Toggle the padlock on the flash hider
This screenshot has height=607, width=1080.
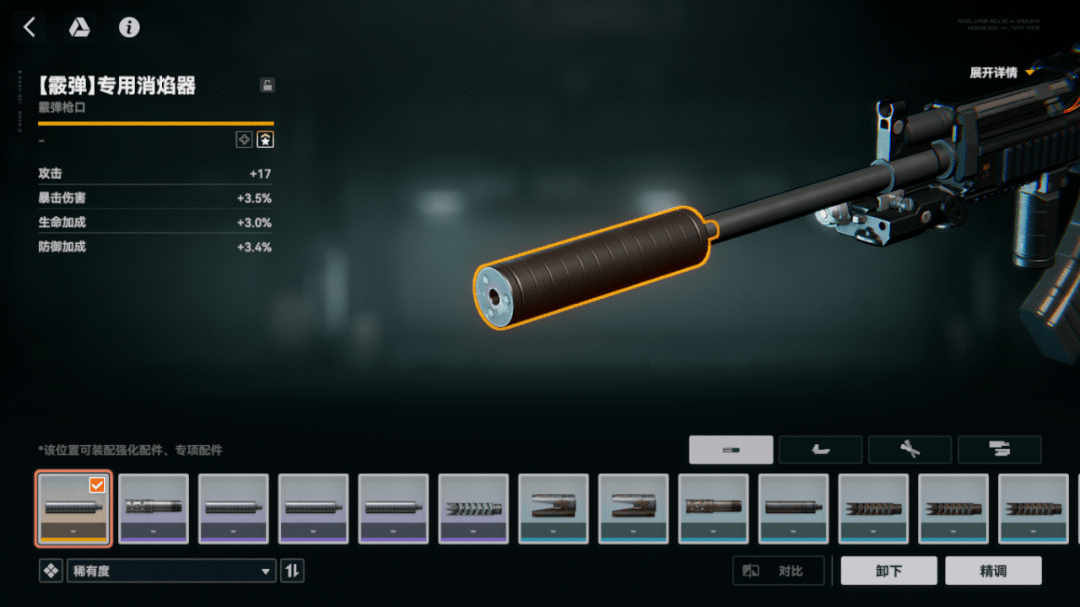click(267, 85)
